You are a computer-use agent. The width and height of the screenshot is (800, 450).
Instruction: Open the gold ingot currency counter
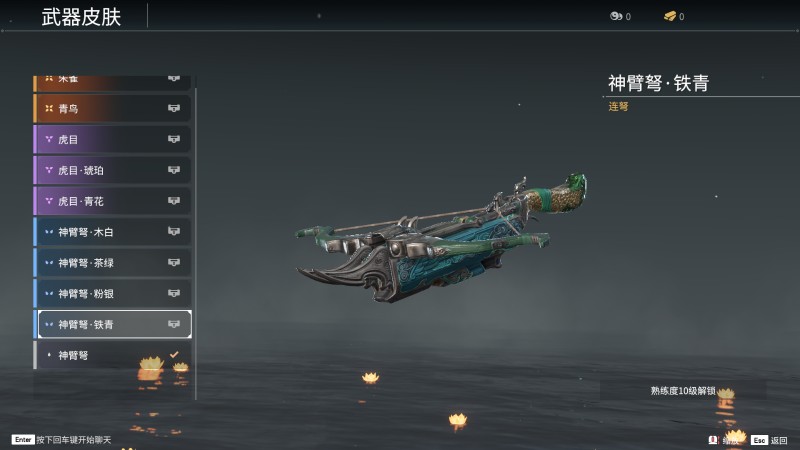tap(674, 16)
